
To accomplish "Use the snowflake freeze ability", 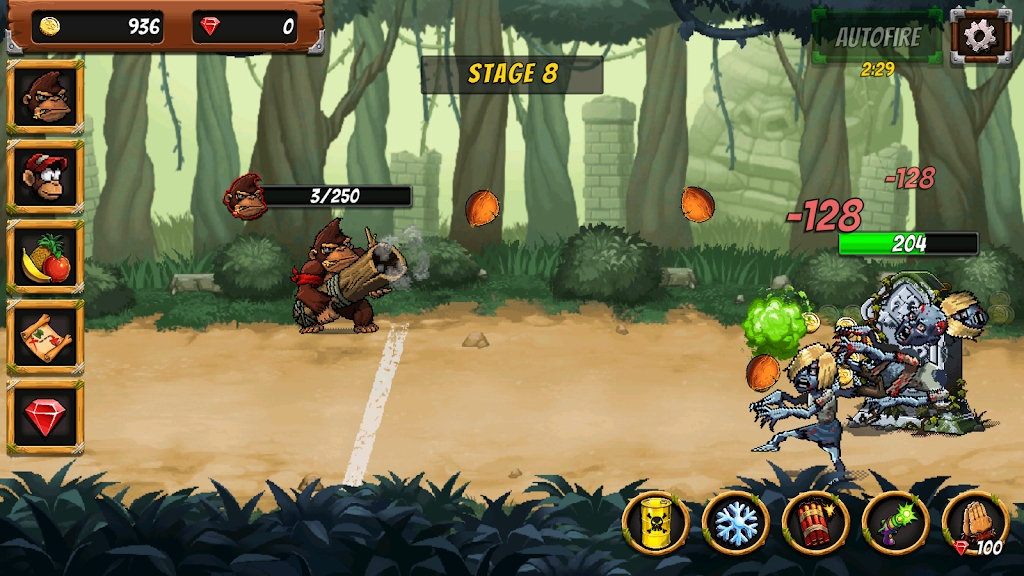I will click(736, 522).
